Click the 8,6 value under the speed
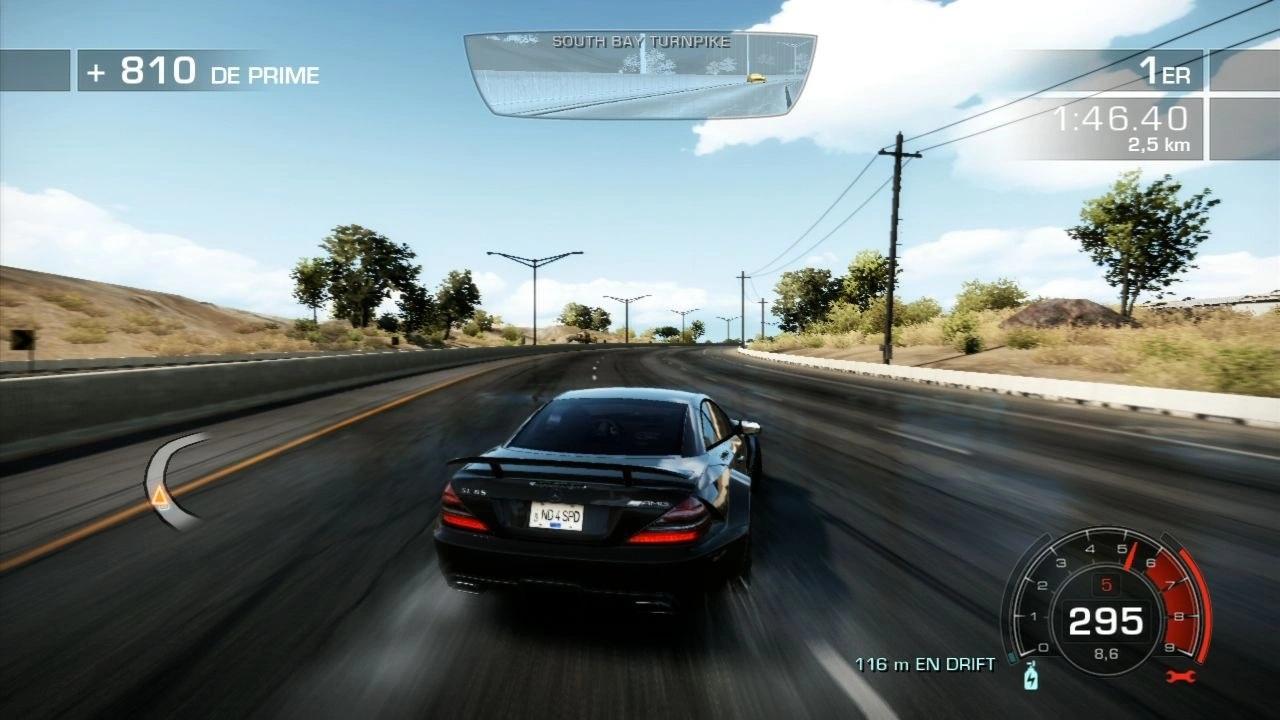The height and width of the screenshot is (720, 1280). click(x=1107, y=653)
